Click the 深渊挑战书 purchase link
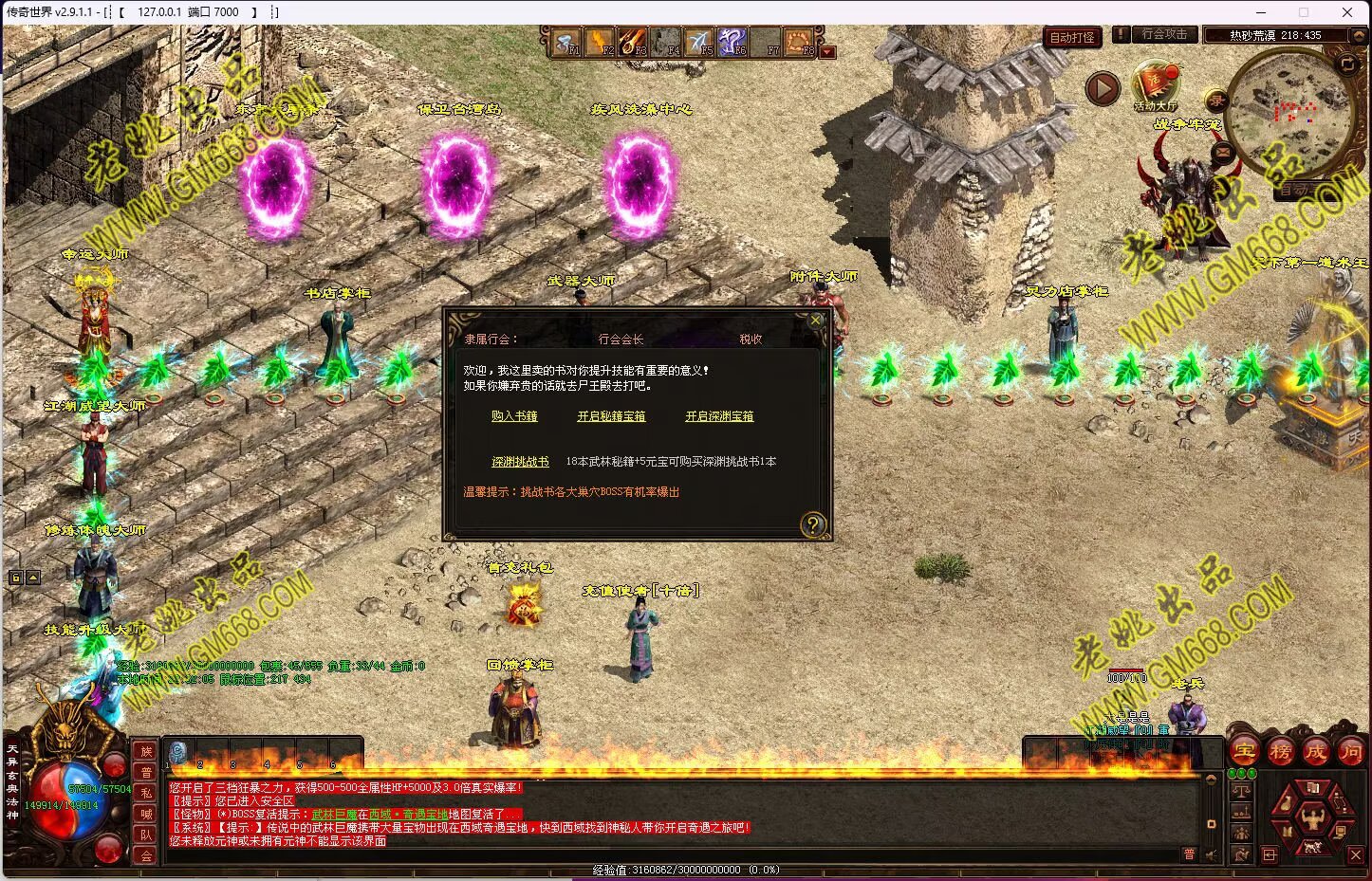 (520, 462)
